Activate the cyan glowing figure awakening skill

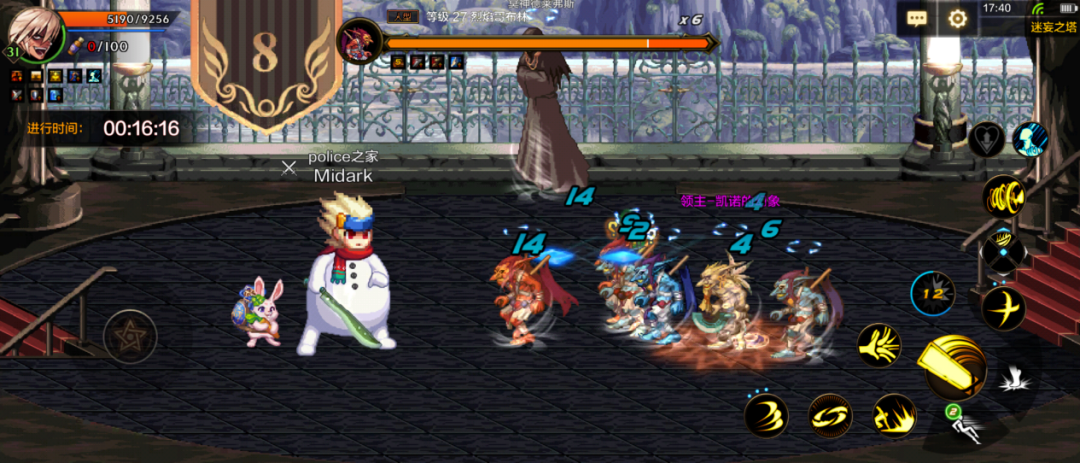[1030, 140]
